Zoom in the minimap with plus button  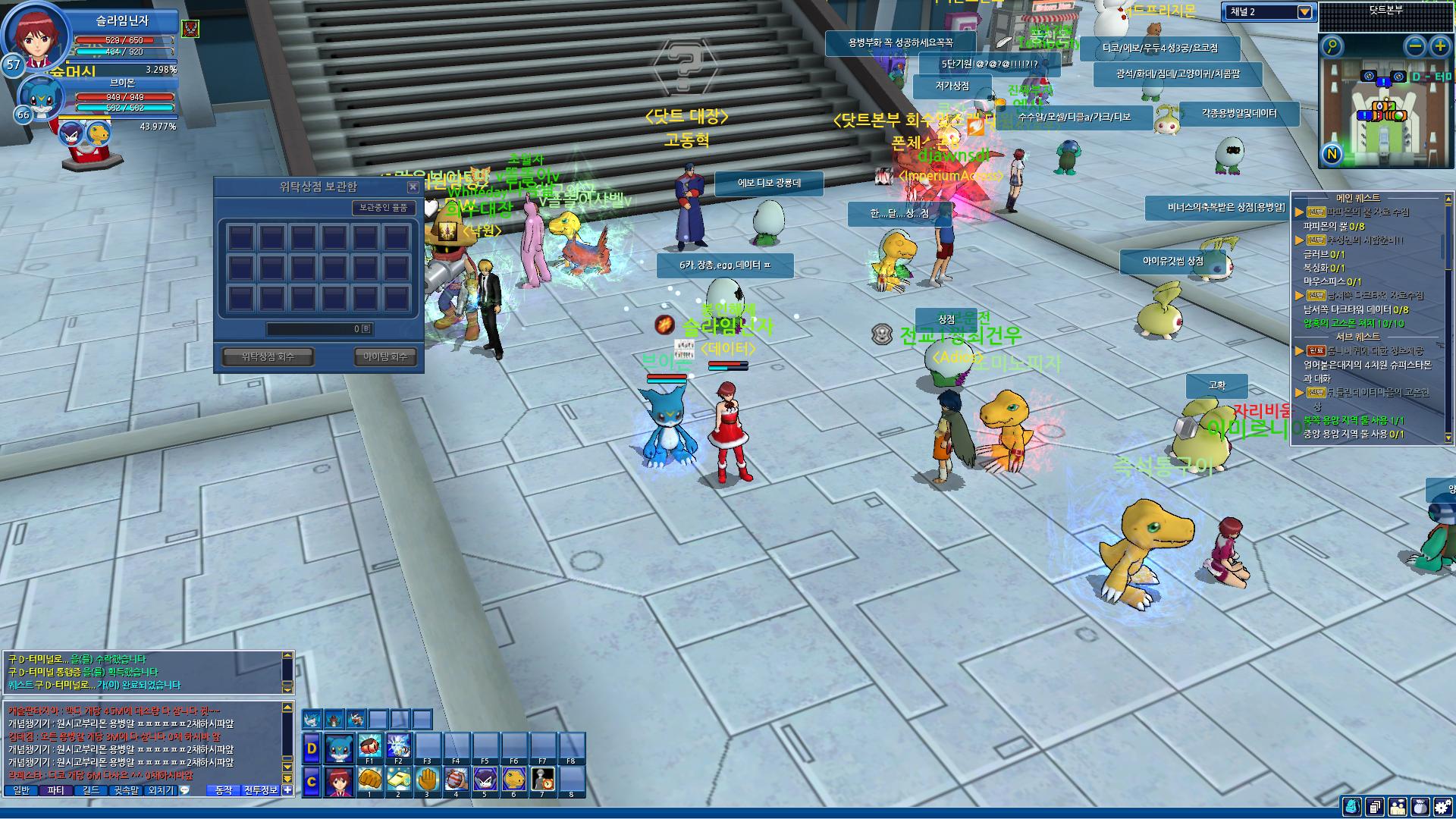click(1439, 46)
